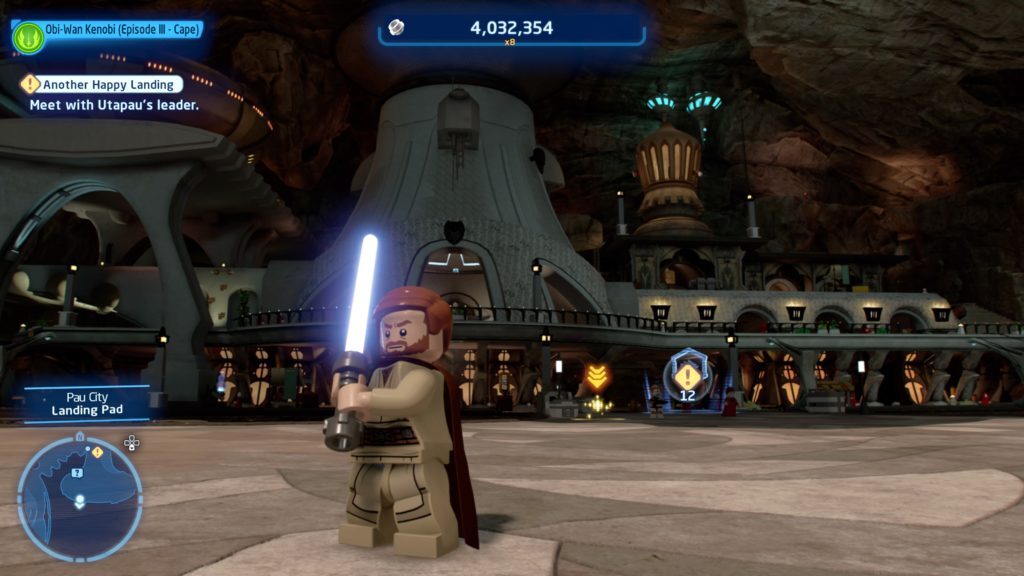Click the Pau City Landing Pad location label

pos(87,403)
